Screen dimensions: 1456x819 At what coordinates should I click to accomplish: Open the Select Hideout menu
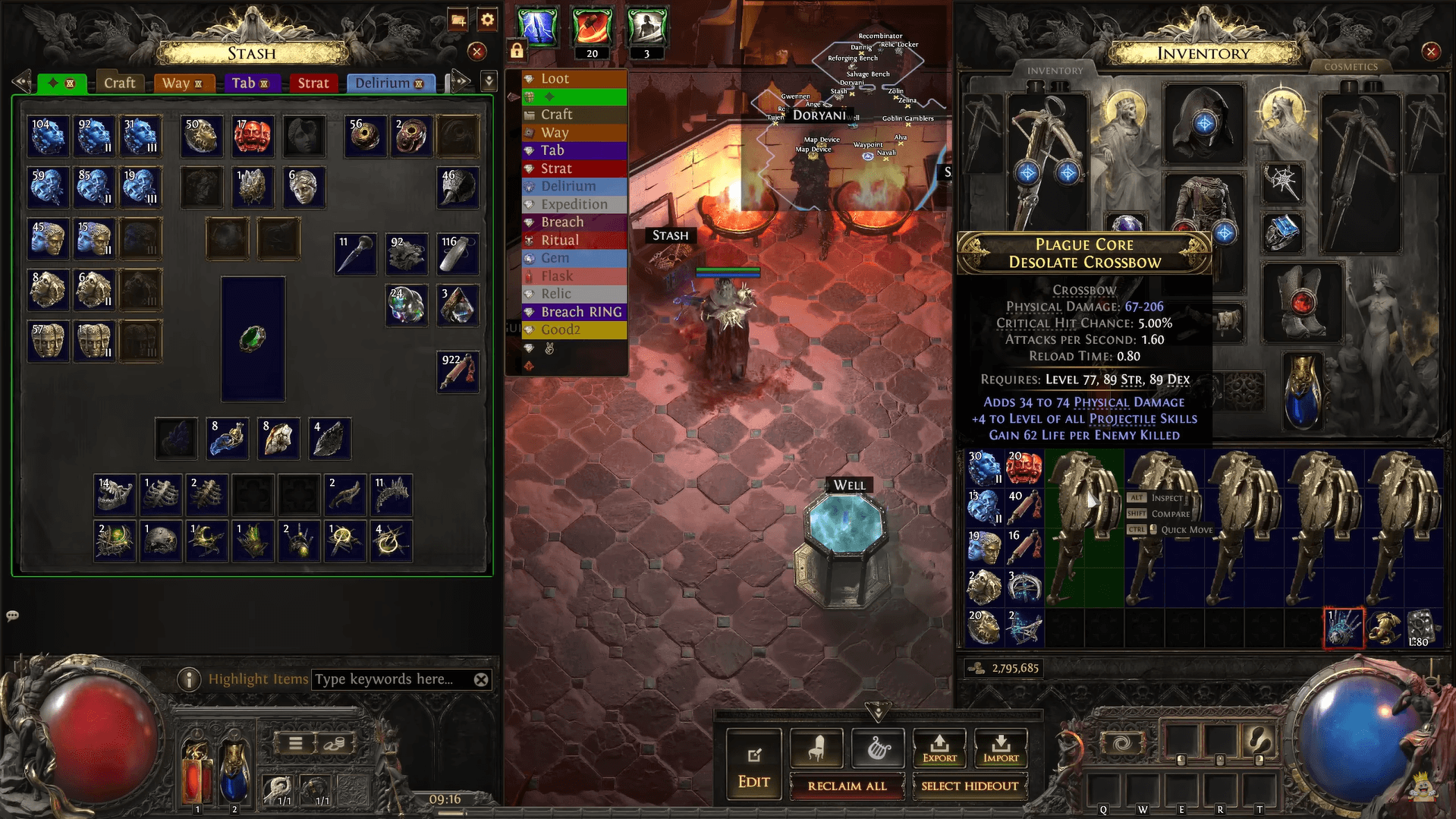pos(969,786)
